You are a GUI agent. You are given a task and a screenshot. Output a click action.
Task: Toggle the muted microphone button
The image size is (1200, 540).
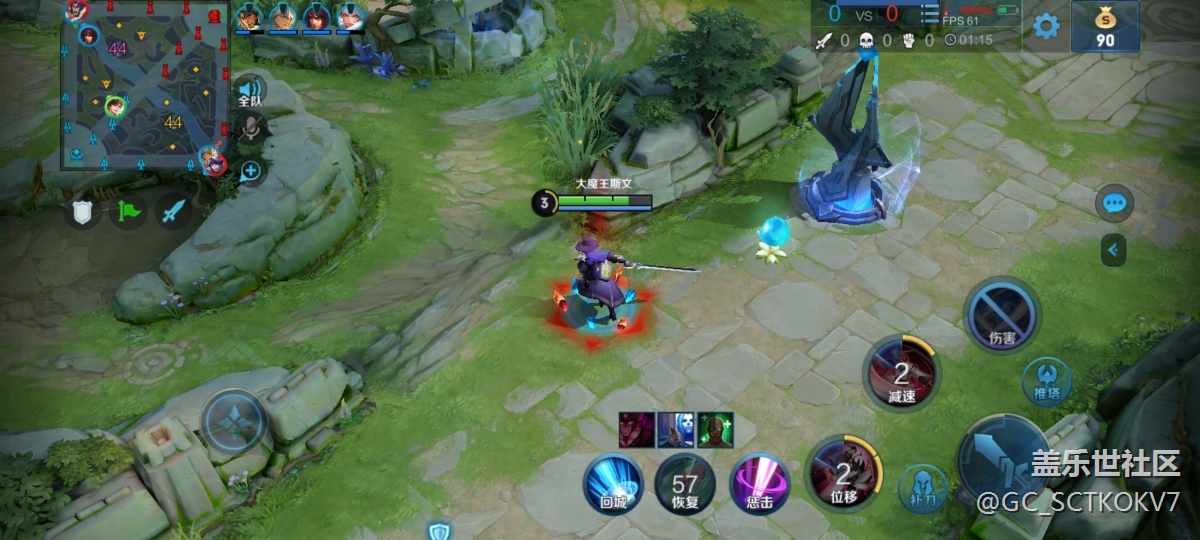click(250, 128)
